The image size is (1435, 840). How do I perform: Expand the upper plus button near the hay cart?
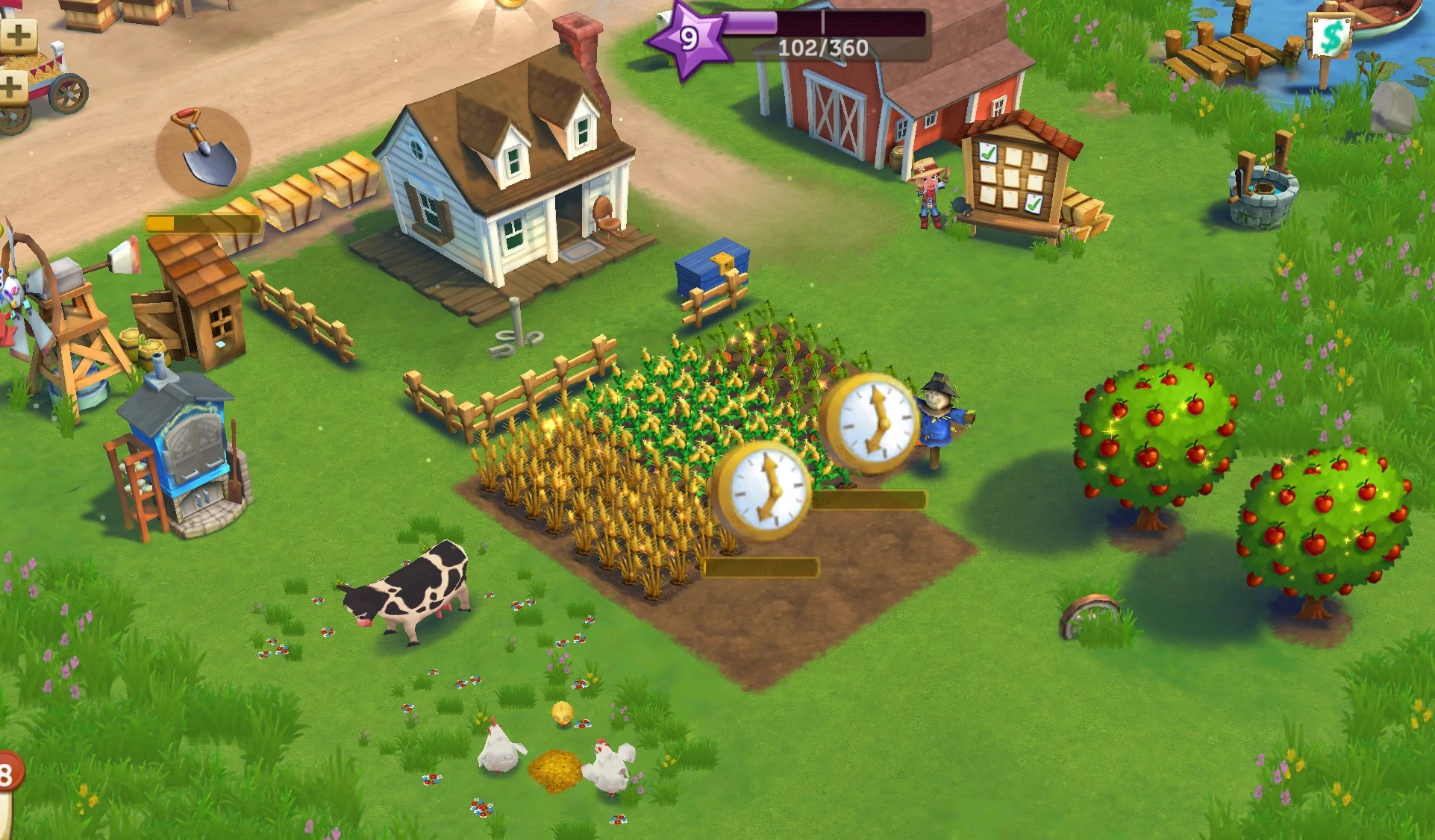[x=20, y=34]
